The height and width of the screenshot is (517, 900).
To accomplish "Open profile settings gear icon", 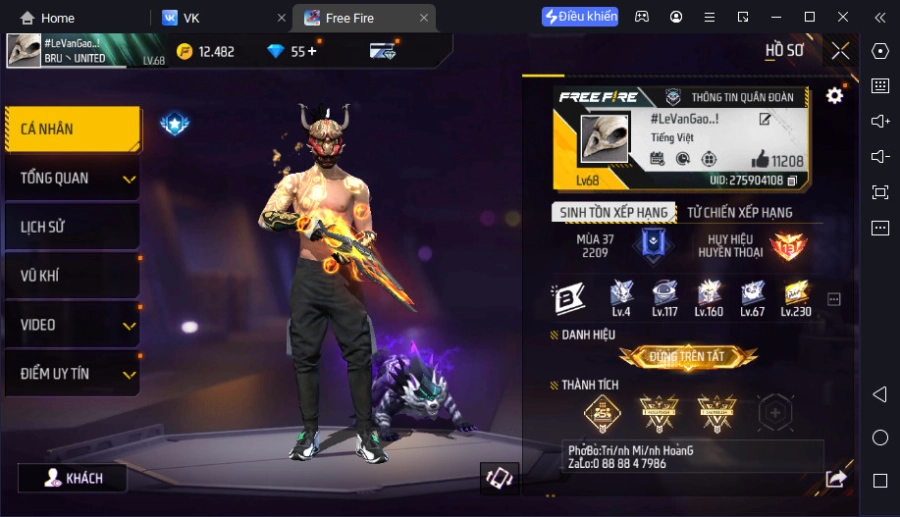I will (x=834, y=96).
